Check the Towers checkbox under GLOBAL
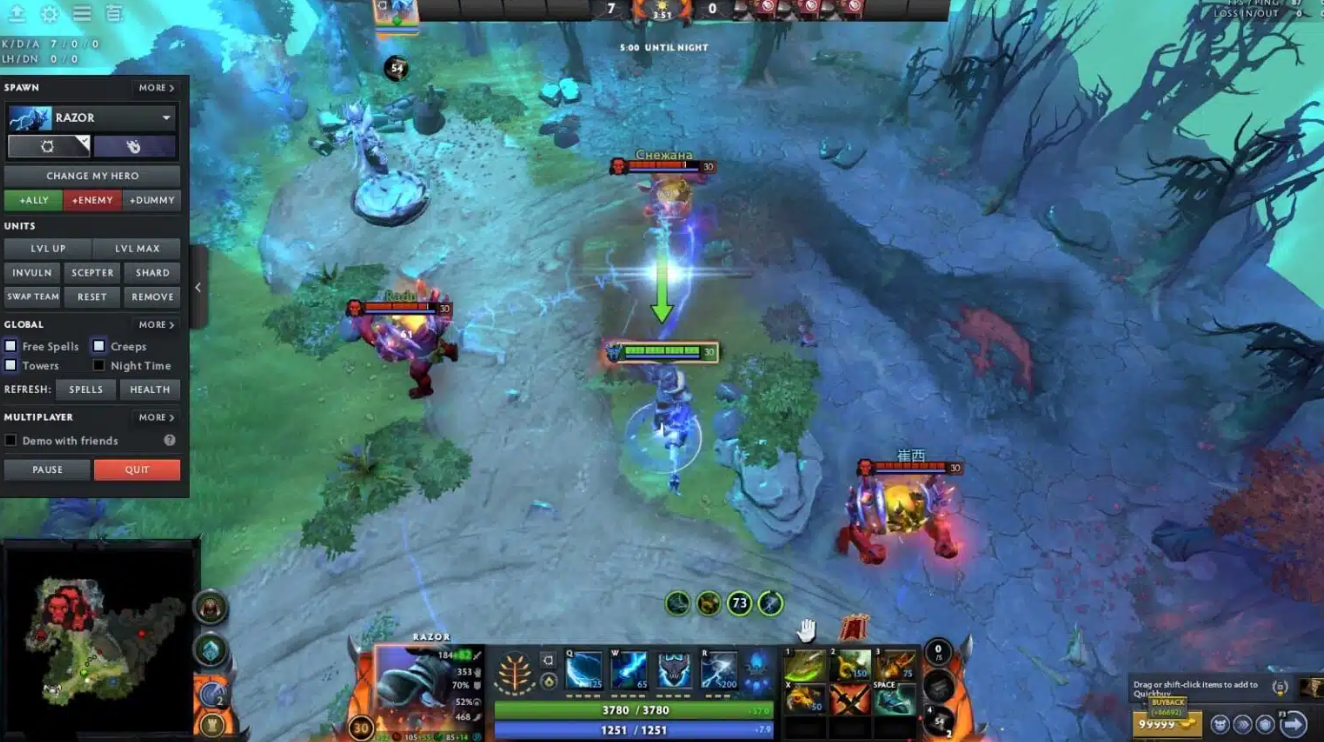 tap(11, 366)
